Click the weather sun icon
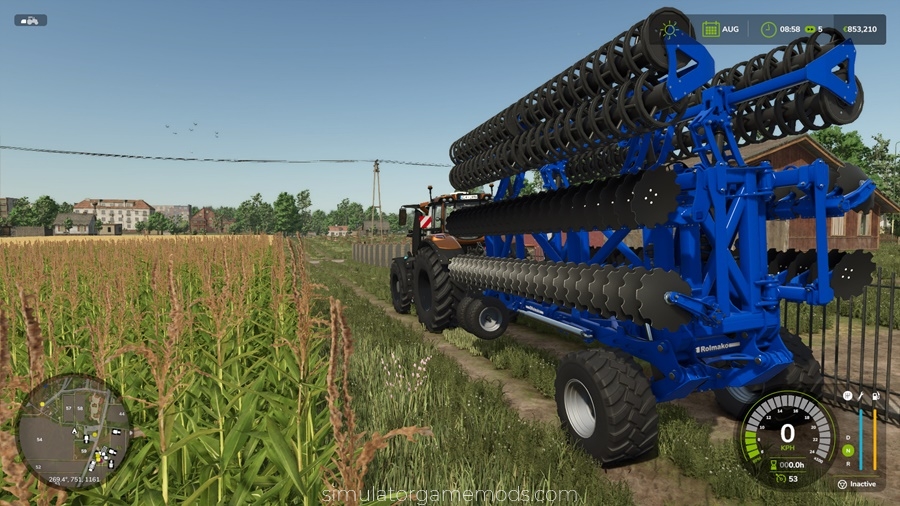Image resolution: width=900 pixels, height=506 pixels. coord(669,29)
